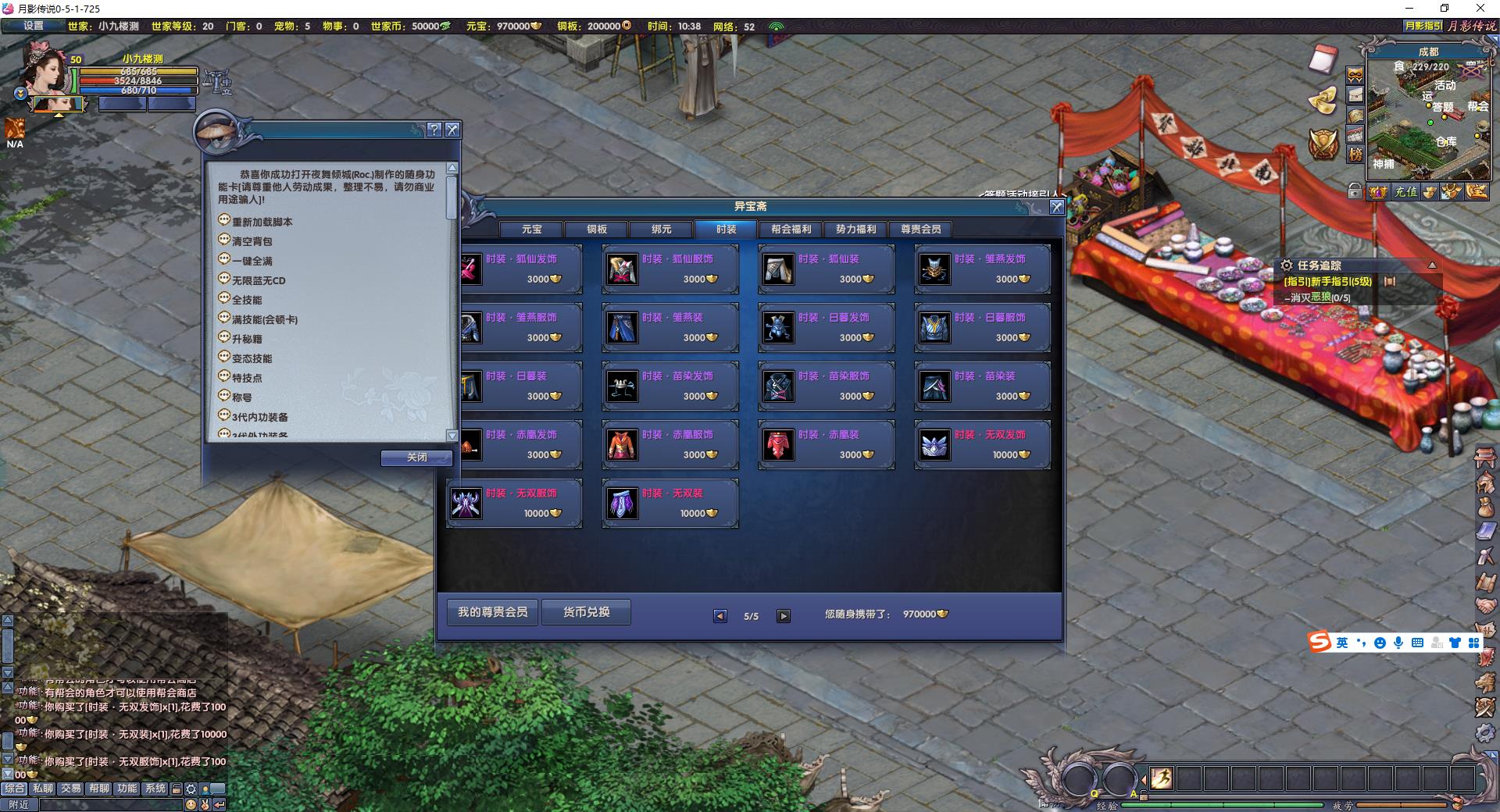The image size is (1500, 812).
Task: Open the 附近 chat channel selector
Action: [18, 805]
